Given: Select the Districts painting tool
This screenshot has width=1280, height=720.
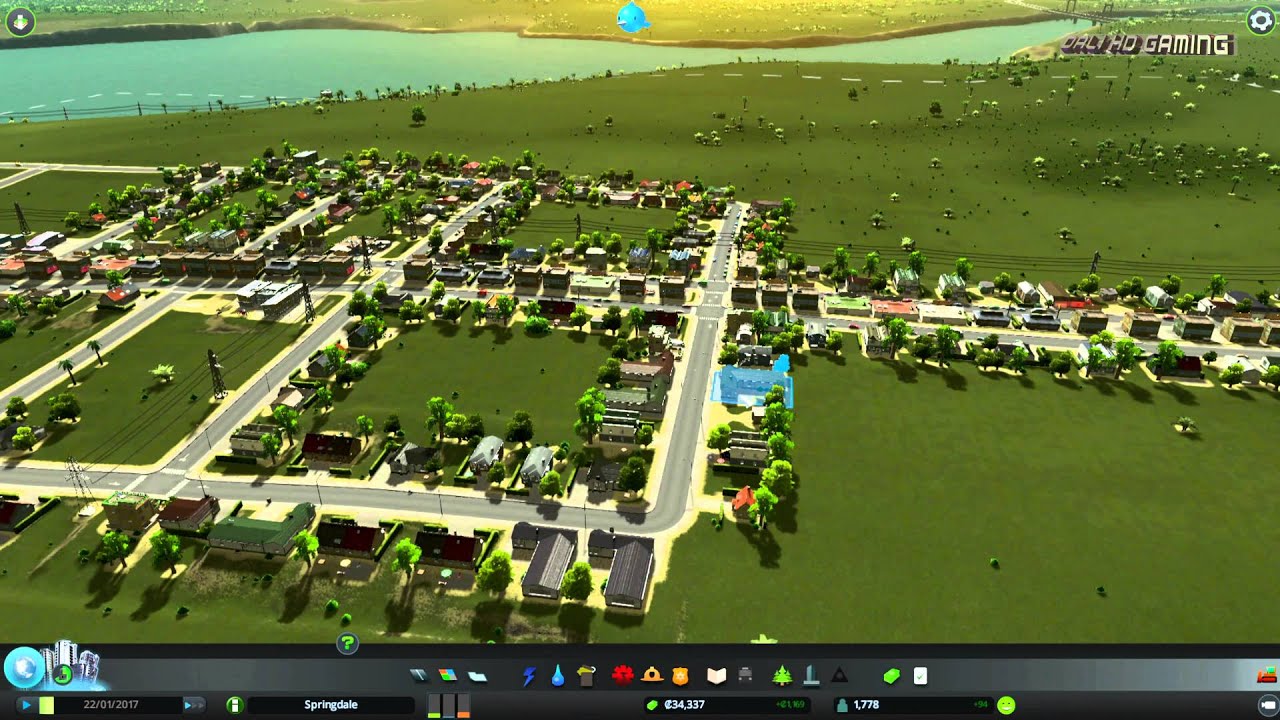Looking at the screenshot, I should tap(474, 675).
